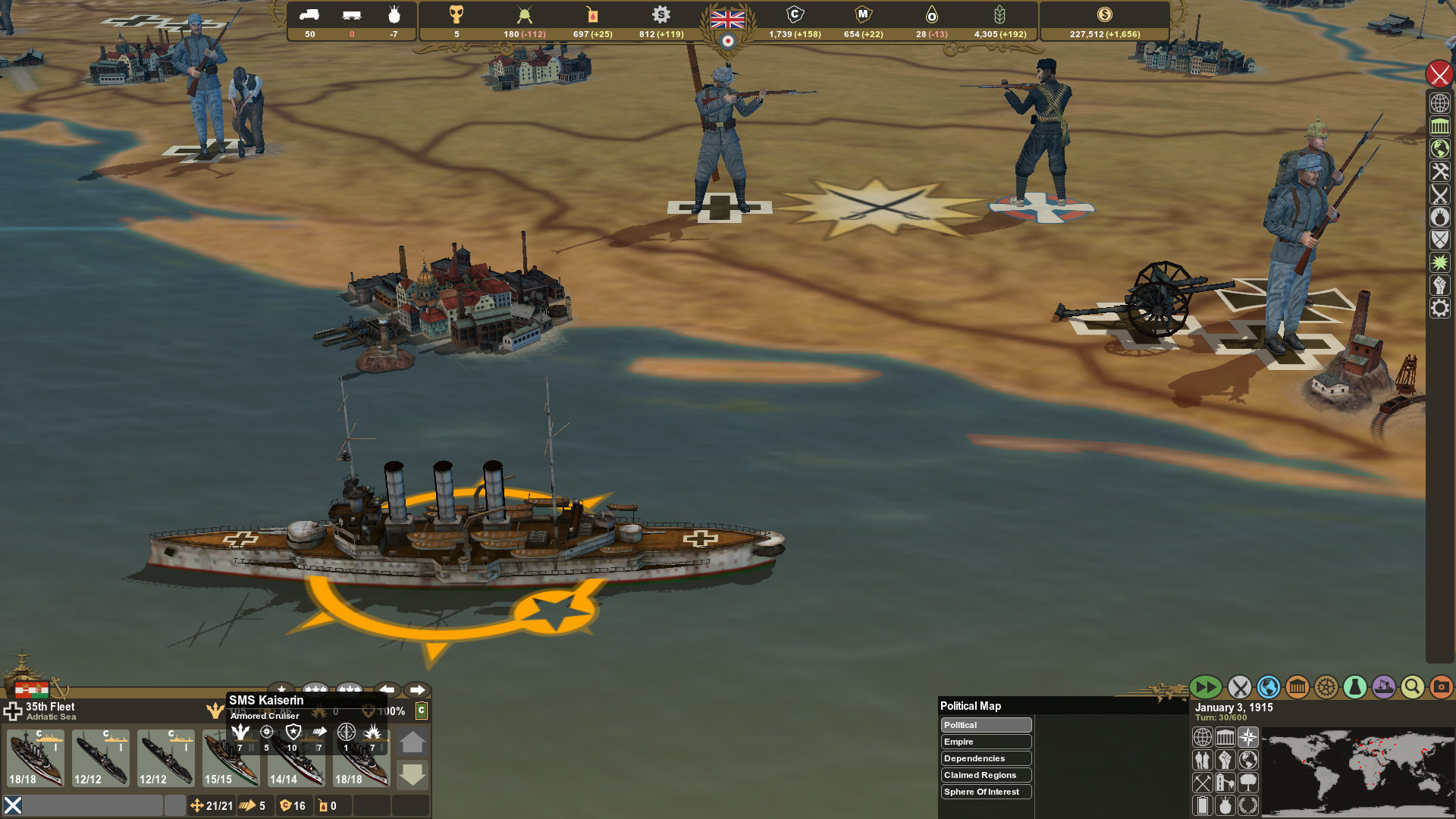Screen dimensions: 1456x819
Task: Open game settings via sidebar gear icon
Action: pyautogui.click(x=1440, y=308)
